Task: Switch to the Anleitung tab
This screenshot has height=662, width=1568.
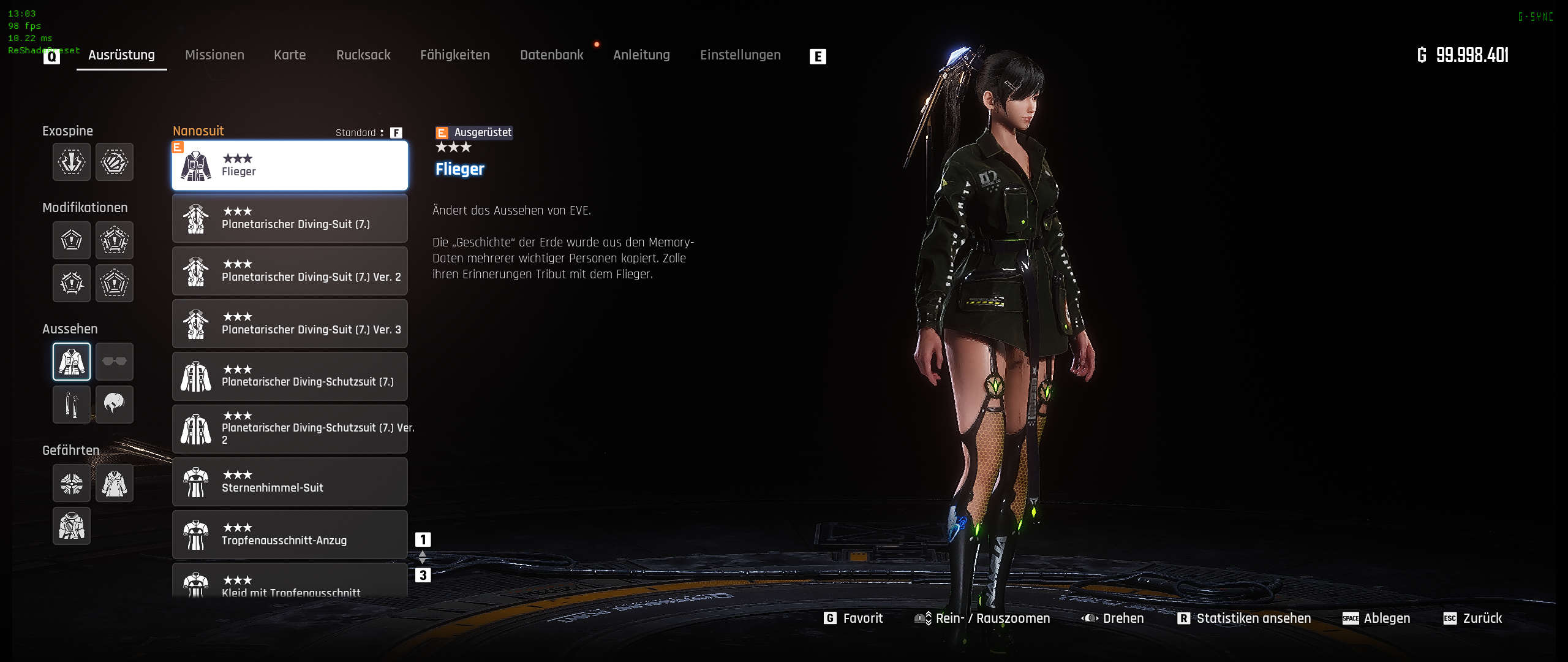Action: tap(641, 55)
